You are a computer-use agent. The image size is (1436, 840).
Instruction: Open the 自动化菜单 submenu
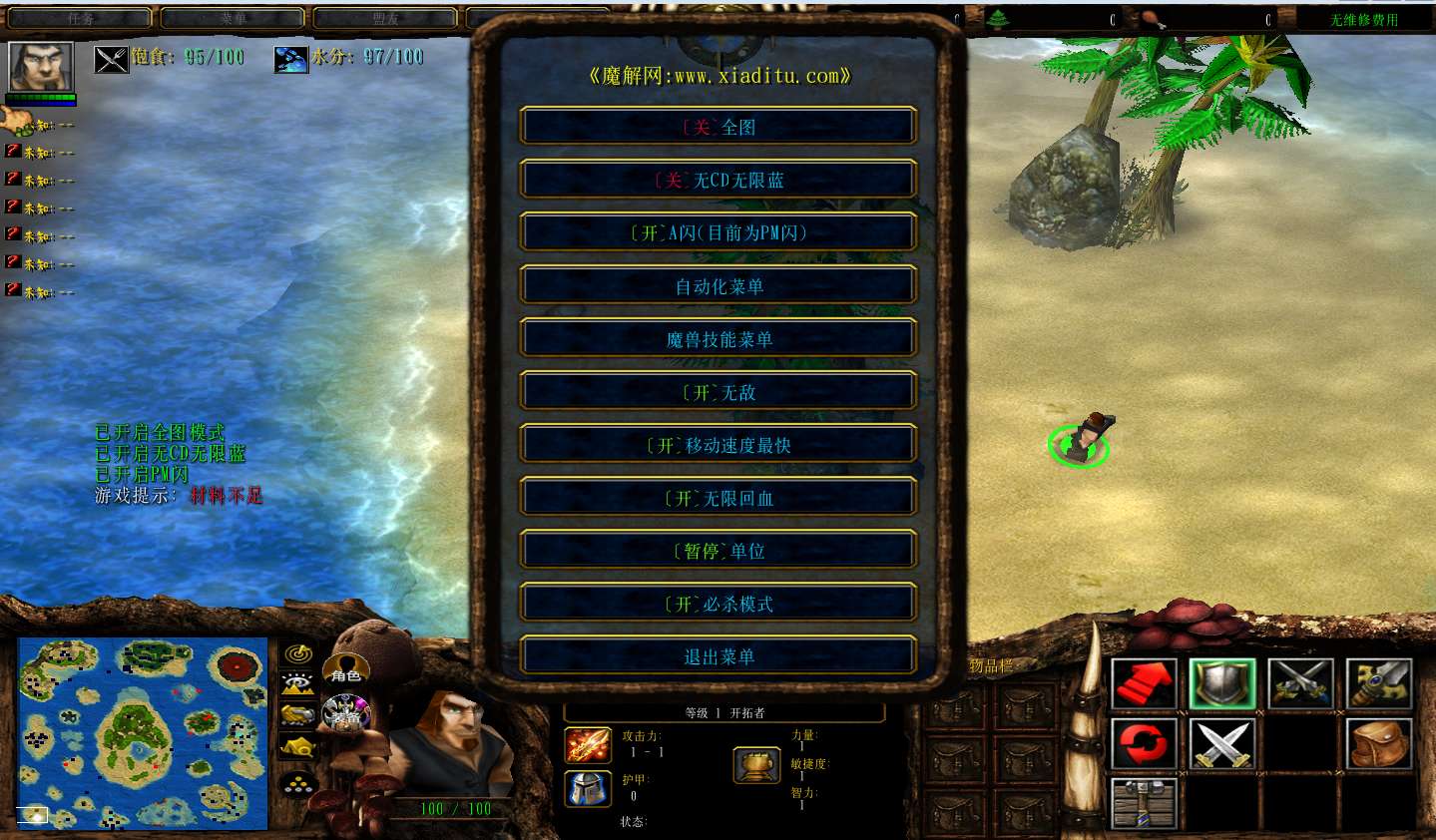(718, 286)
